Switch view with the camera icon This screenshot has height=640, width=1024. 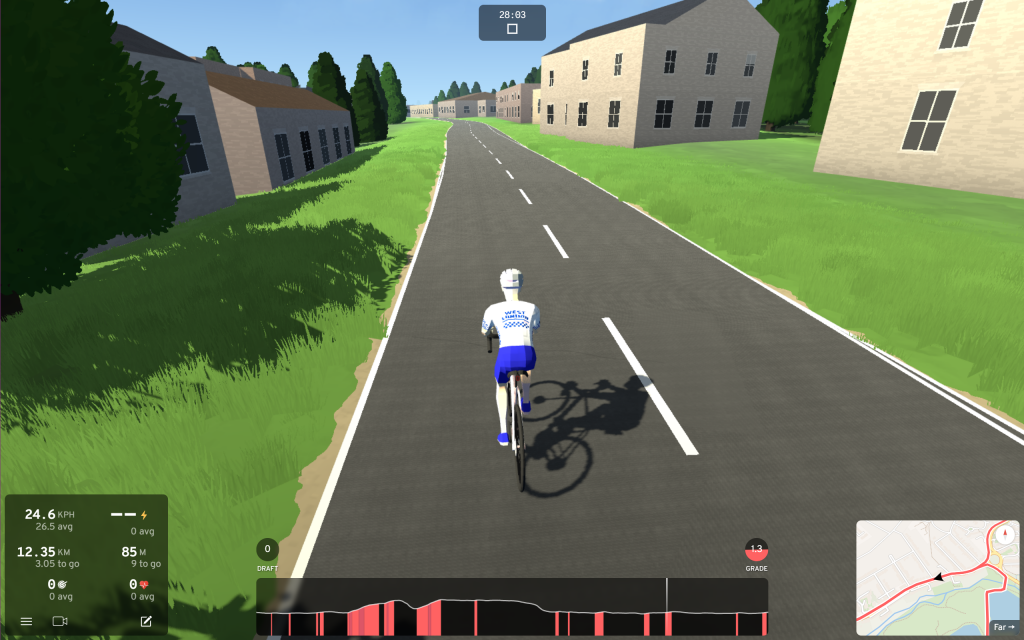point(60,621)
